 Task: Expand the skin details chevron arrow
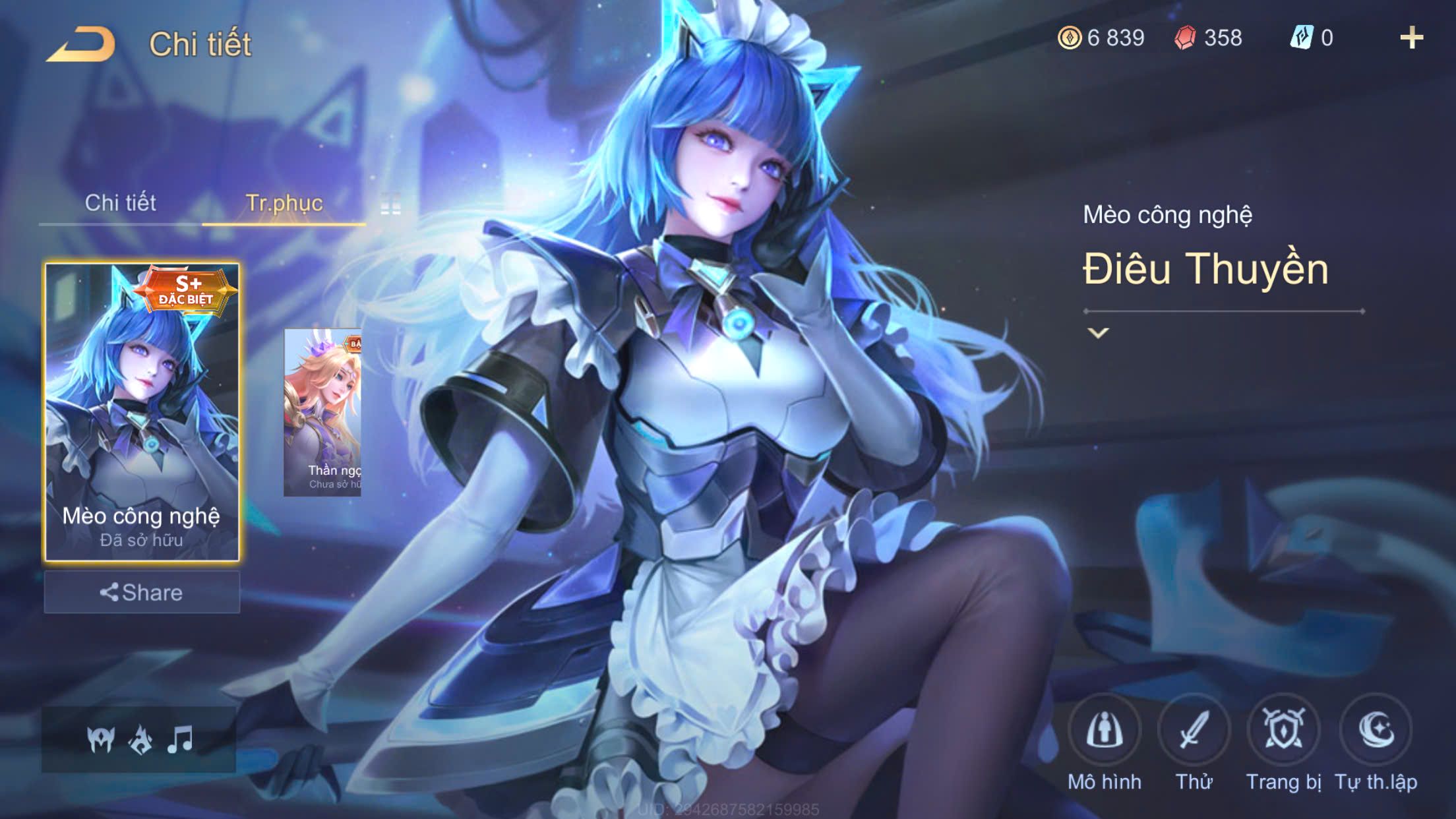1098,333
